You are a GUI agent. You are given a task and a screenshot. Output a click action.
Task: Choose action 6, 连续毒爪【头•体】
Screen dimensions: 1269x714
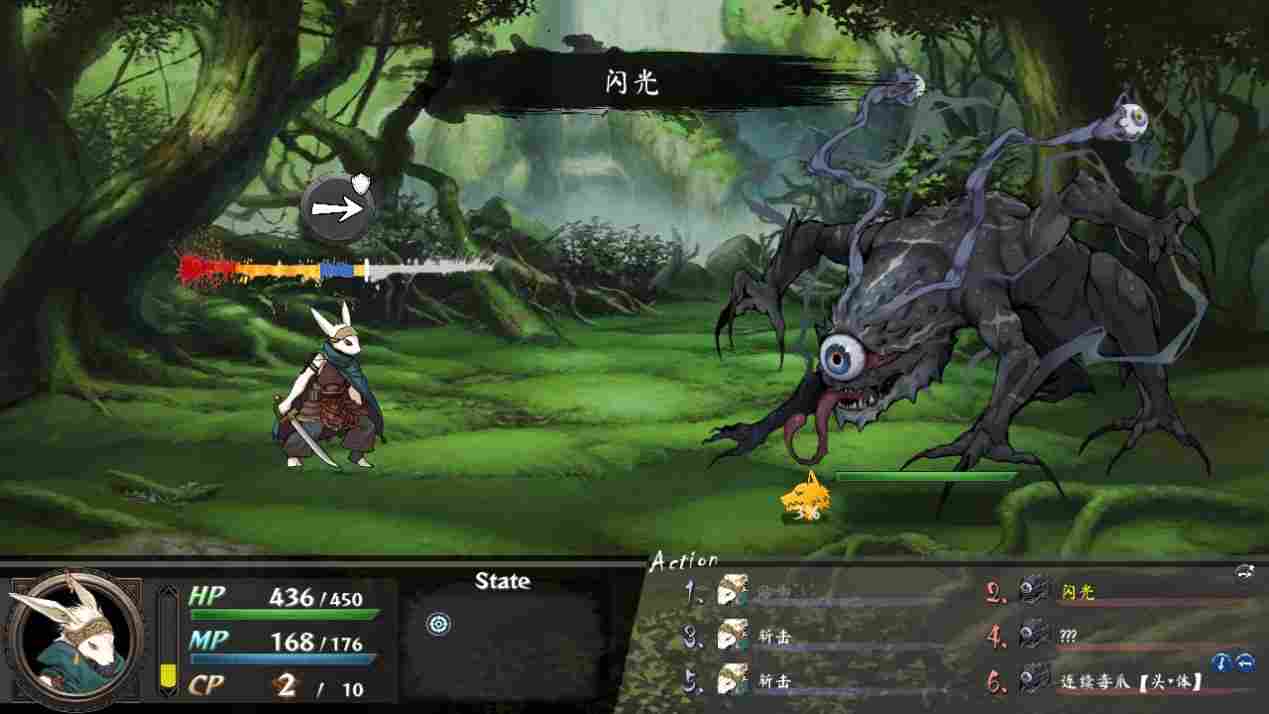pyautogui.click(x=1130, y=682)
